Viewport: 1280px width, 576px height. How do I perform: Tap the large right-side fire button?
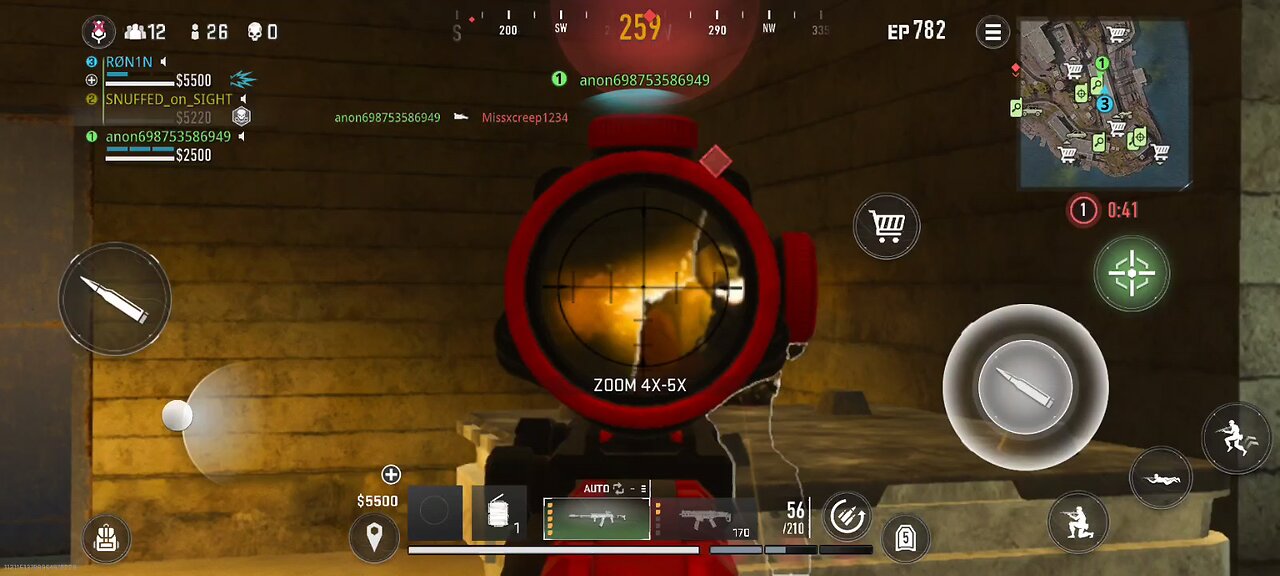pyautogui.click(x=1025, y=387)
